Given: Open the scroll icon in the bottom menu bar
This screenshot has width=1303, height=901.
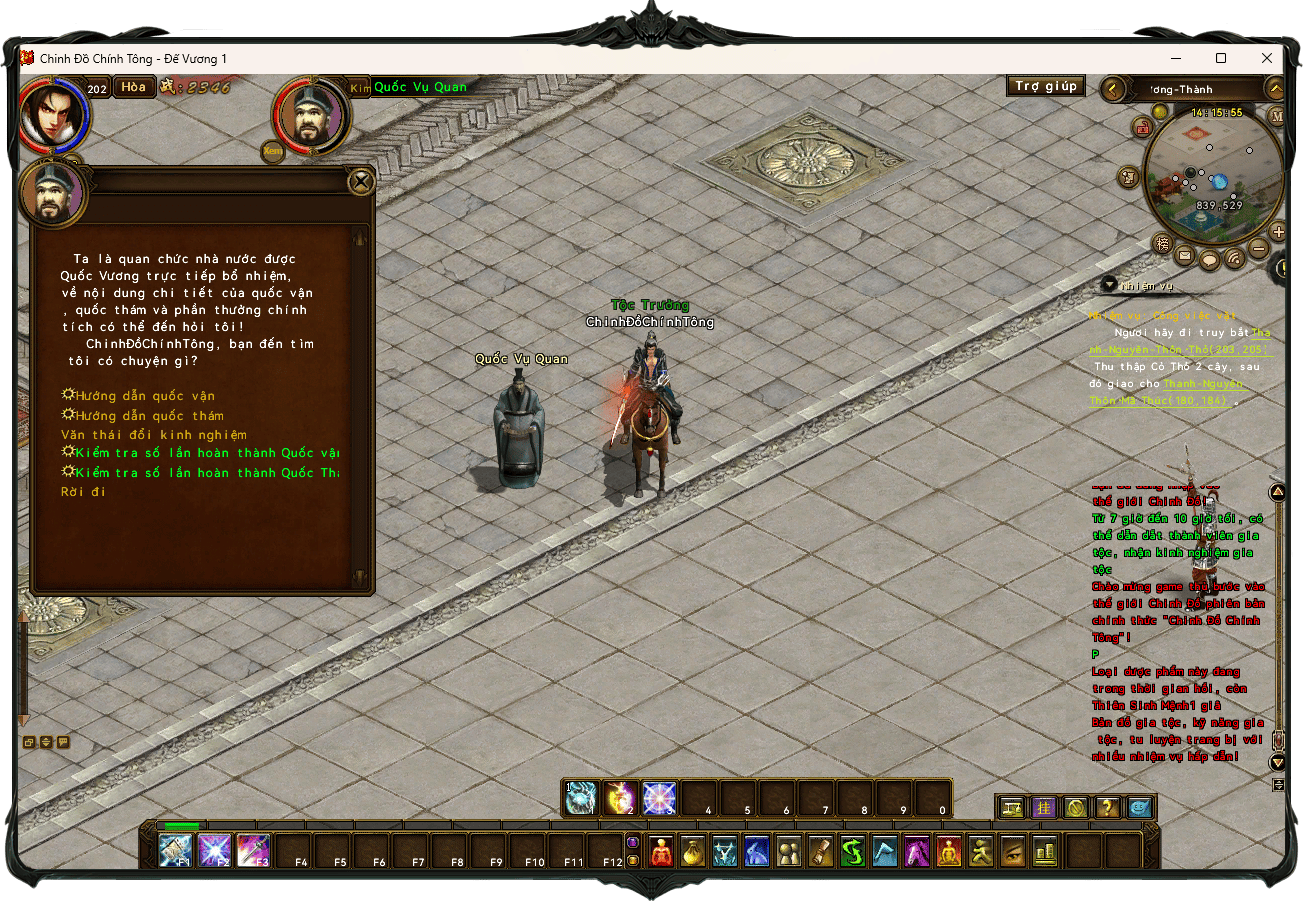Looking at the screenshot, I should [820, 851].
